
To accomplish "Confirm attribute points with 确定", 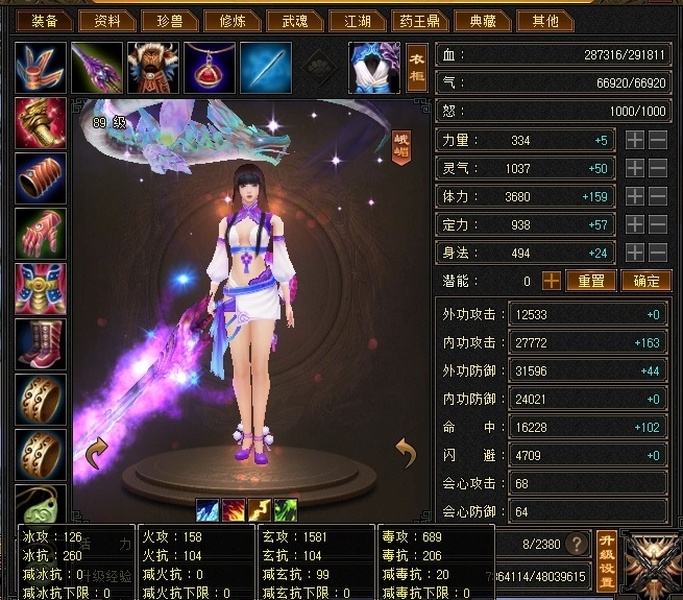I will pyautogui.click(x=646, y=281).
